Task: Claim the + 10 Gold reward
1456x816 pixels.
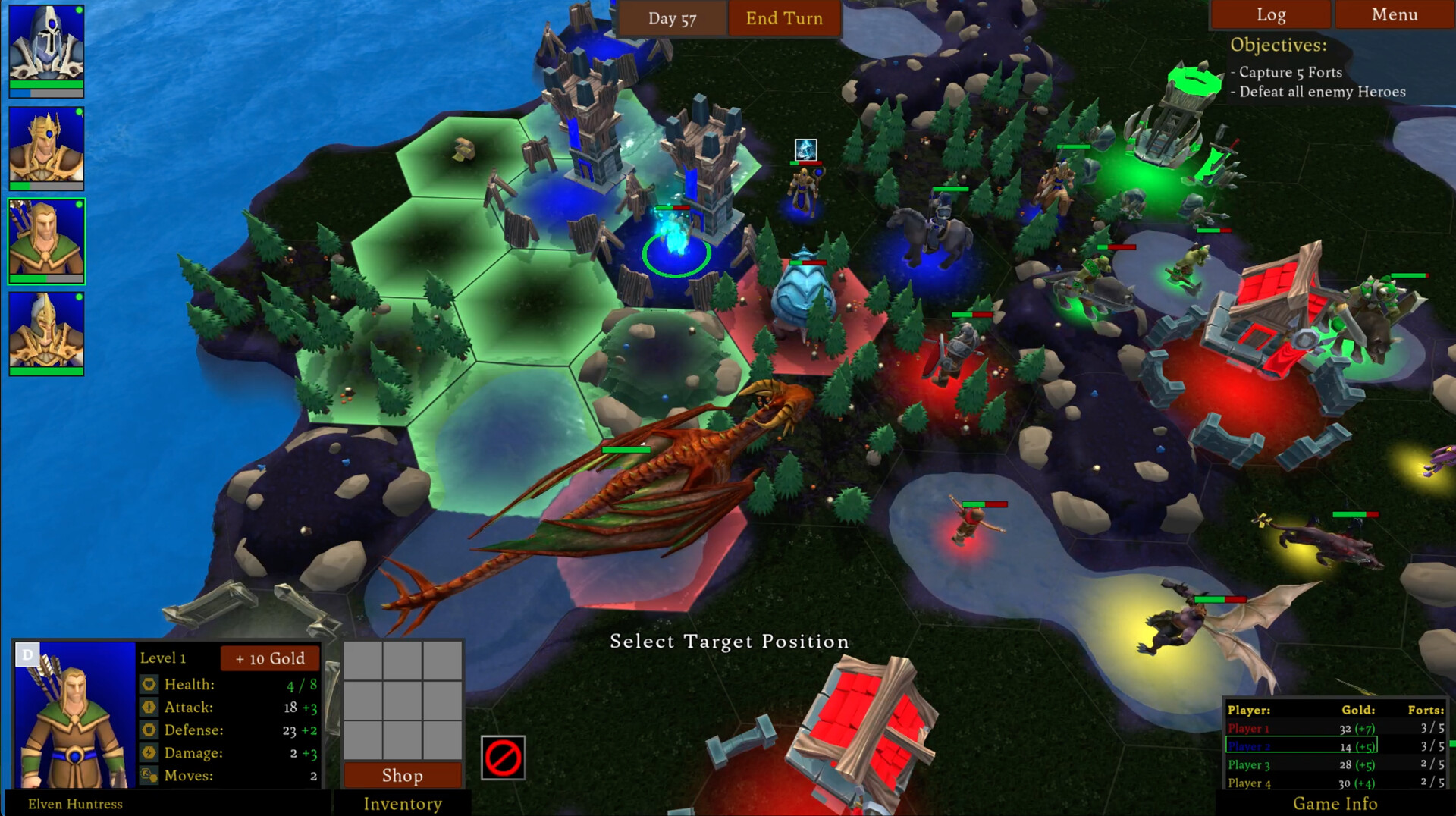Action: (269, 658)
